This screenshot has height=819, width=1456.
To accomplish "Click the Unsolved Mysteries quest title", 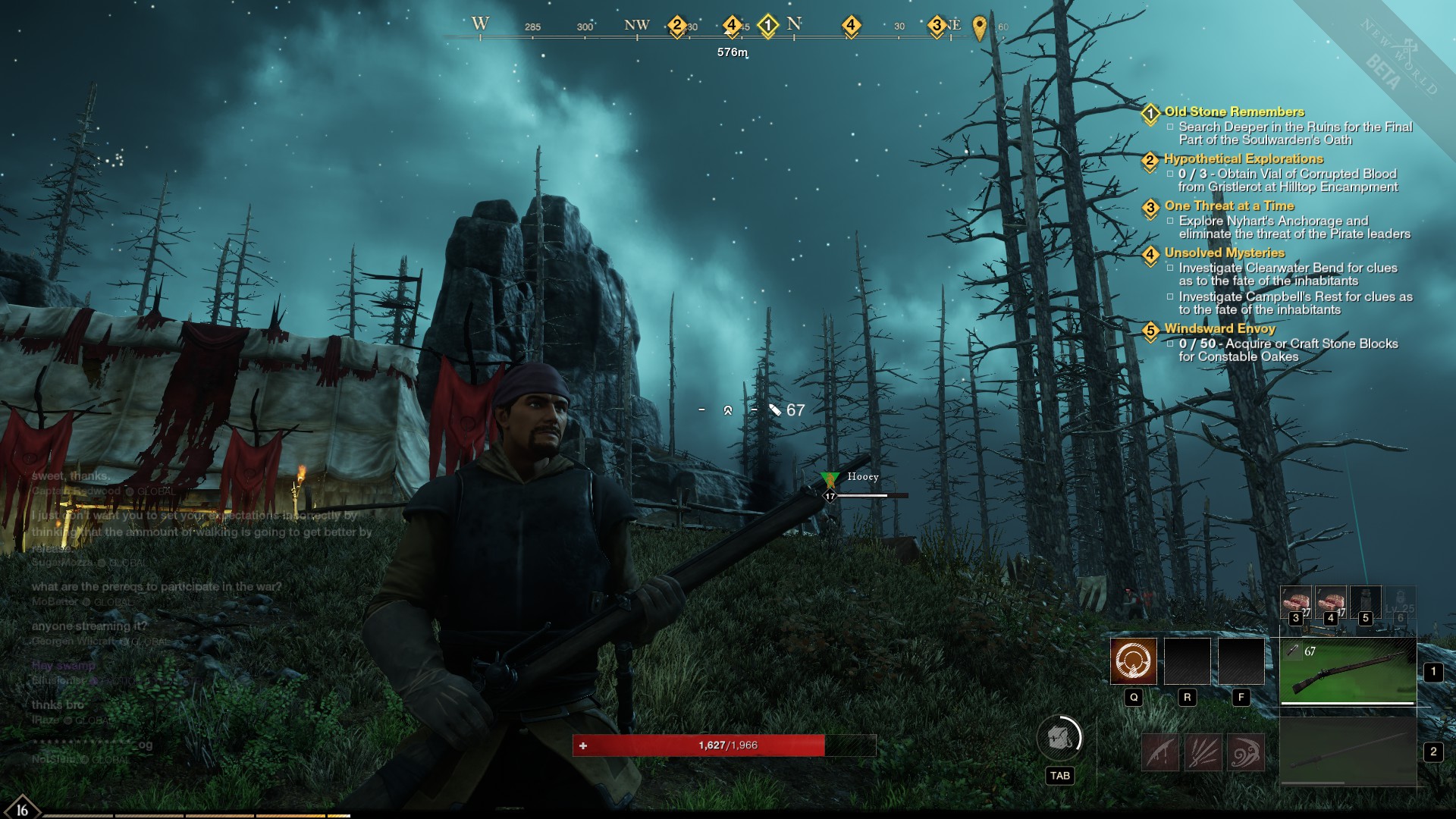I will [x=1224, y=253].
